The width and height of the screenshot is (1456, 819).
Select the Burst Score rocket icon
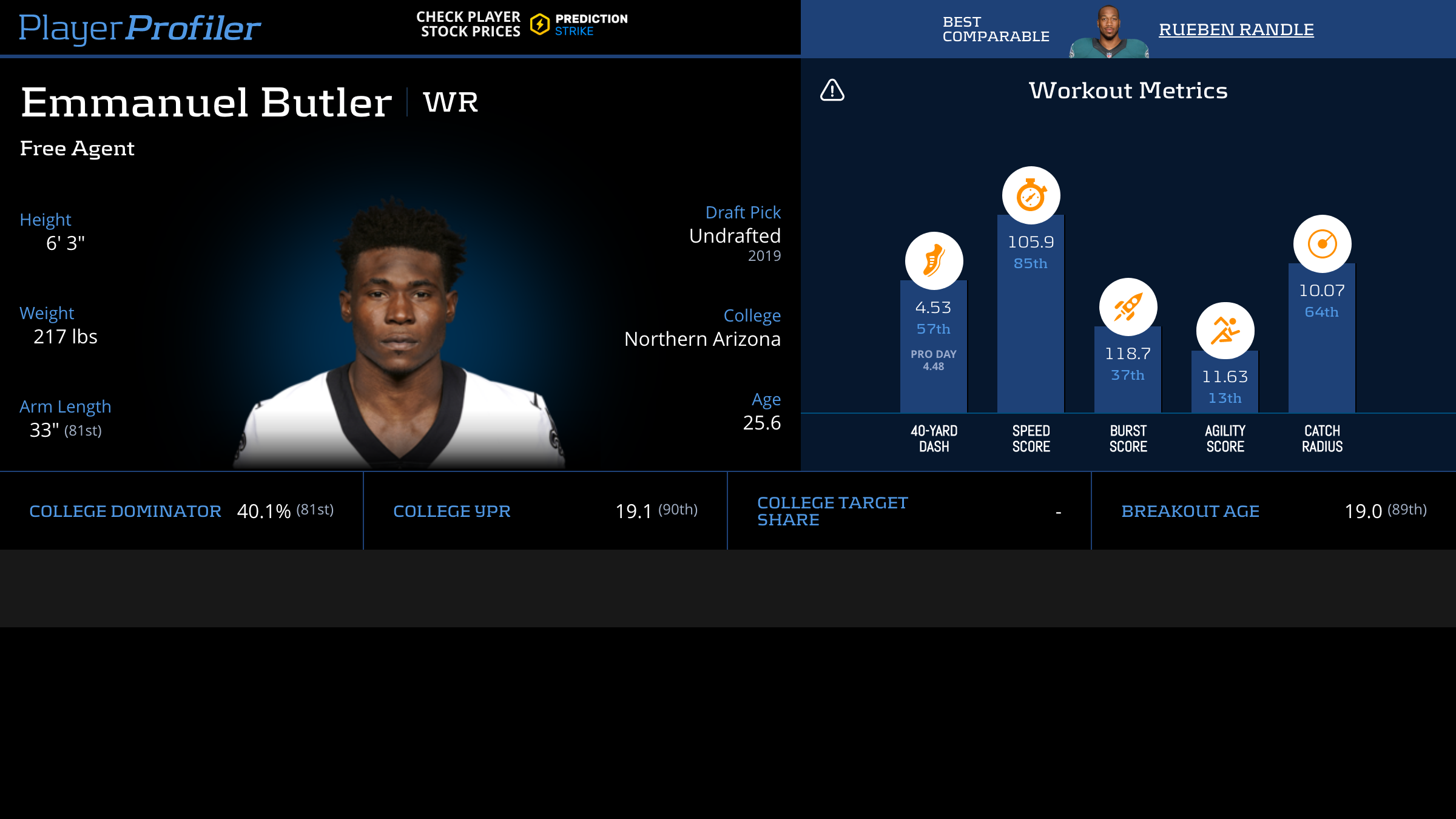pos(1128,307)
